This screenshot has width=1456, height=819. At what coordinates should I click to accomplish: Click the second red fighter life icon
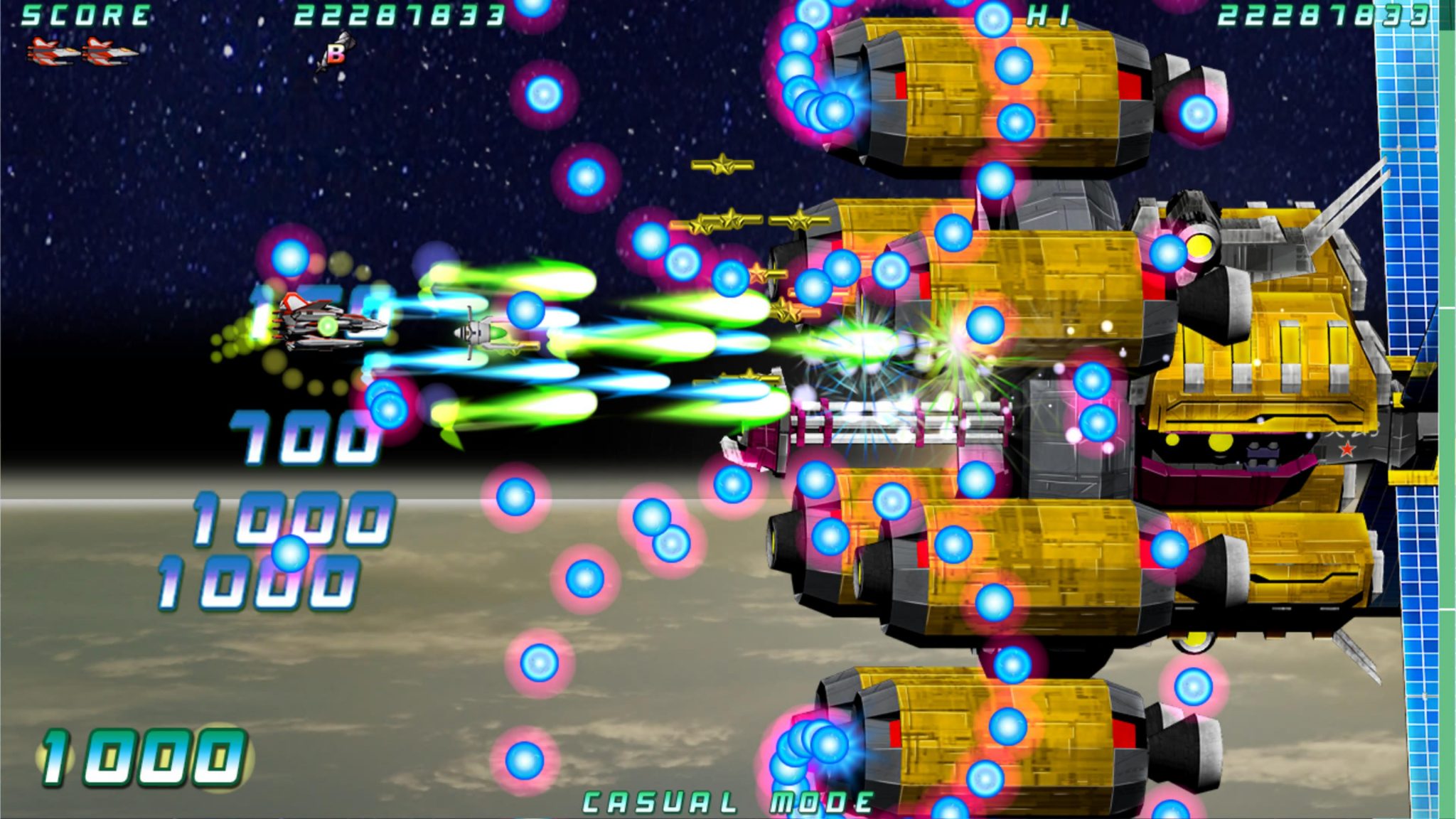105,50
